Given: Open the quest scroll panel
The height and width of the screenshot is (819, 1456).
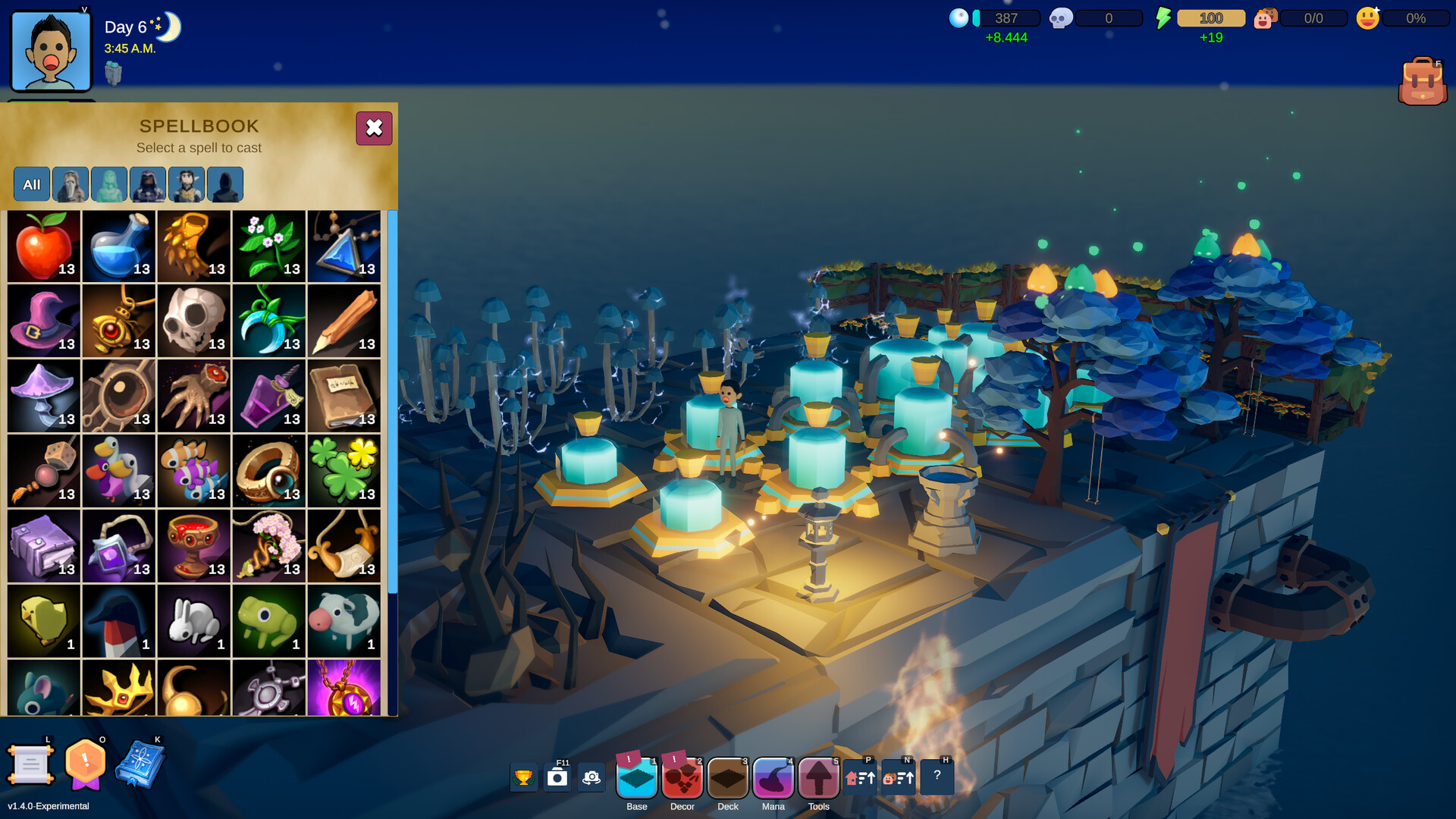Looking at the screenshot, I should 30,764.
